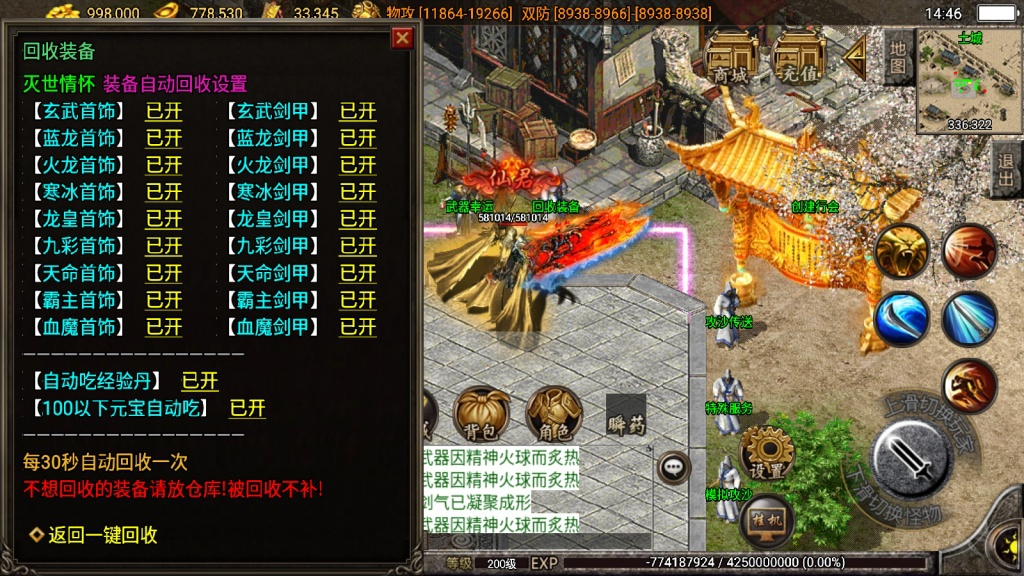The height and width of the screenshot is (576, 1024).
Task: Open the chat bubble button
Action: click(x=674, y=466)
